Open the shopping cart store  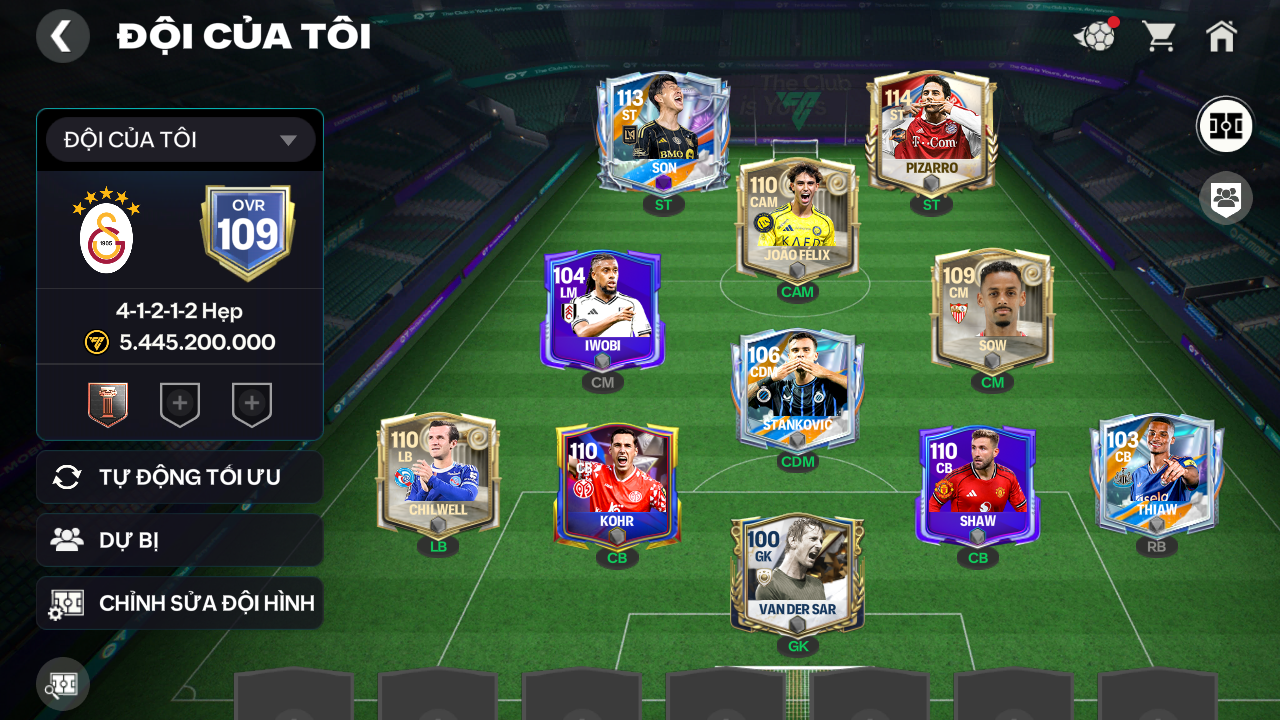pos(1159,37)
